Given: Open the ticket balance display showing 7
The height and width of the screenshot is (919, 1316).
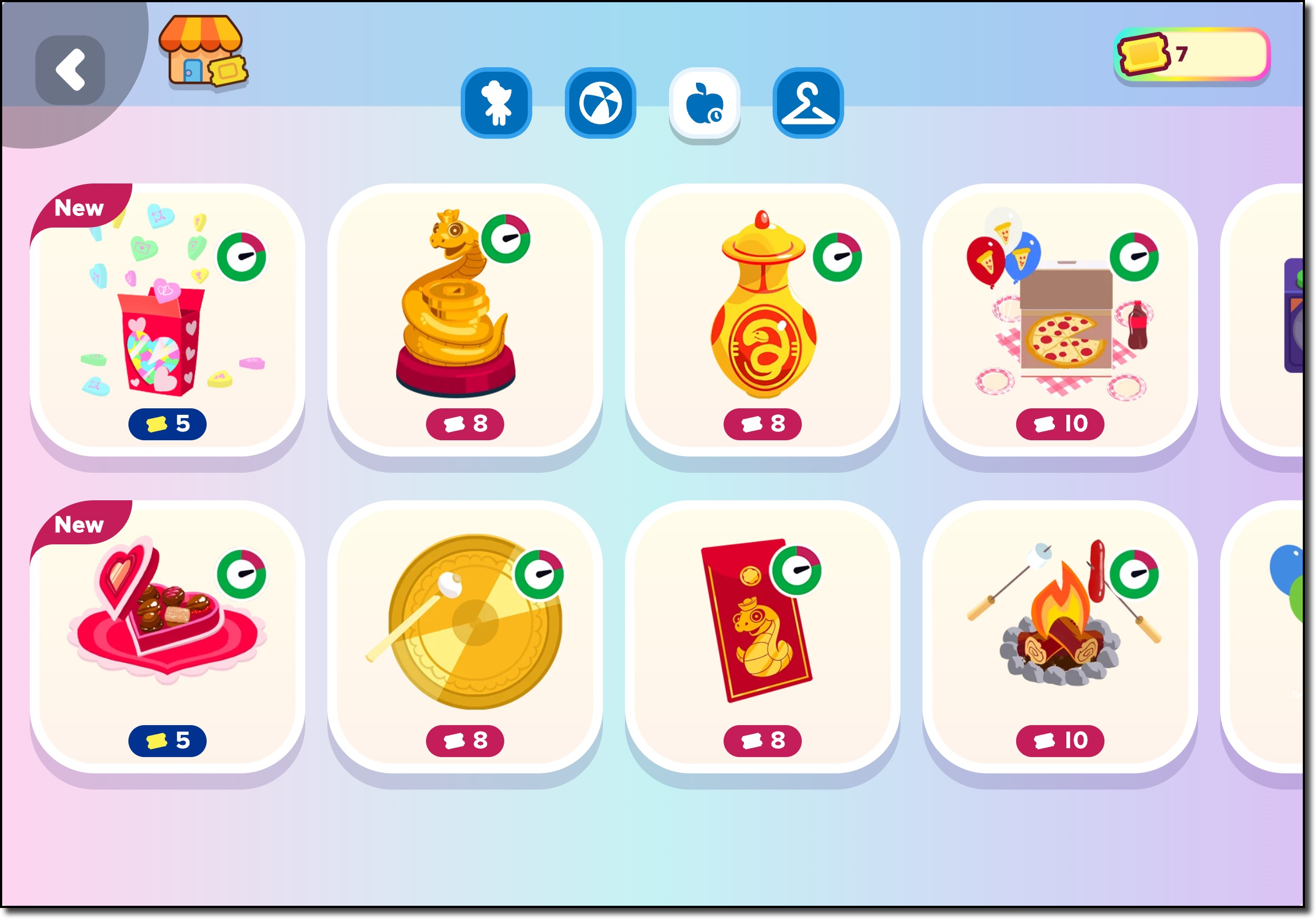Looking at the screenshot, I should point(1189,55).
